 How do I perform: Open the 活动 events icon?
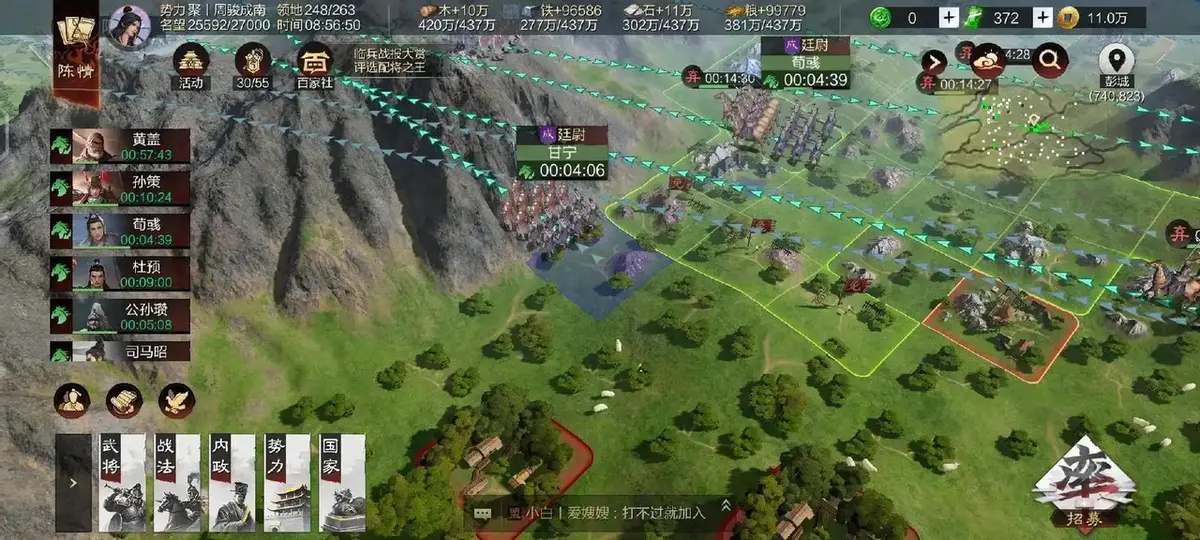click(191, 63)
